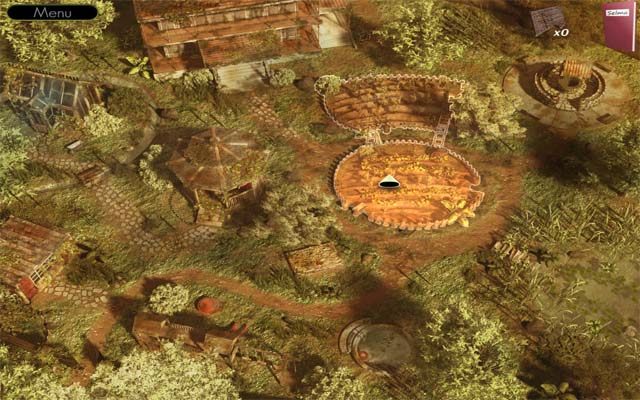
Task: Open the Menu button
Action: pyautogui.click(x=50, y=13)
